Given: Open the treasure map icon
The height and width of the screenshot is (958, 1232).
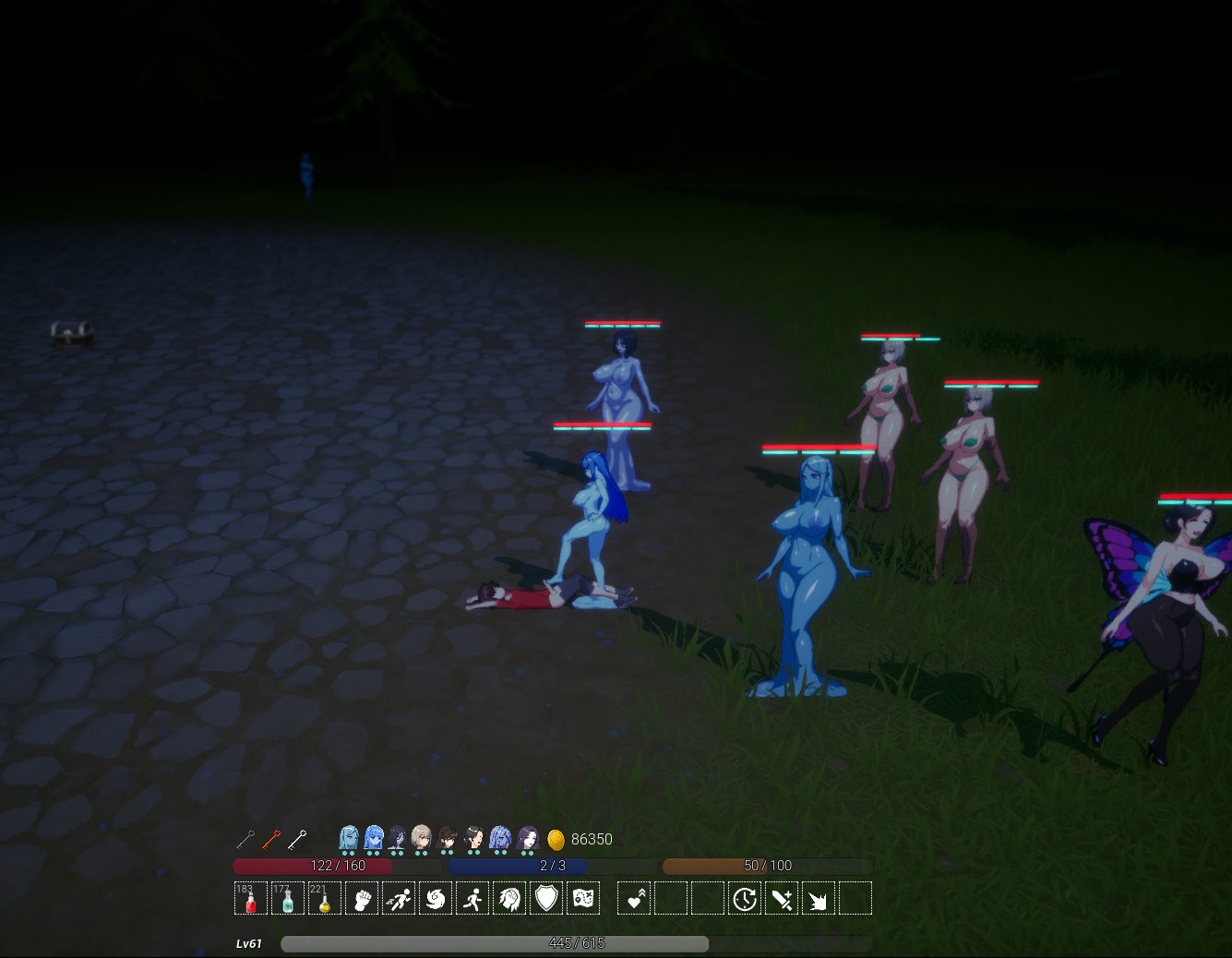Looking at the screenshot, I should 583,898.
